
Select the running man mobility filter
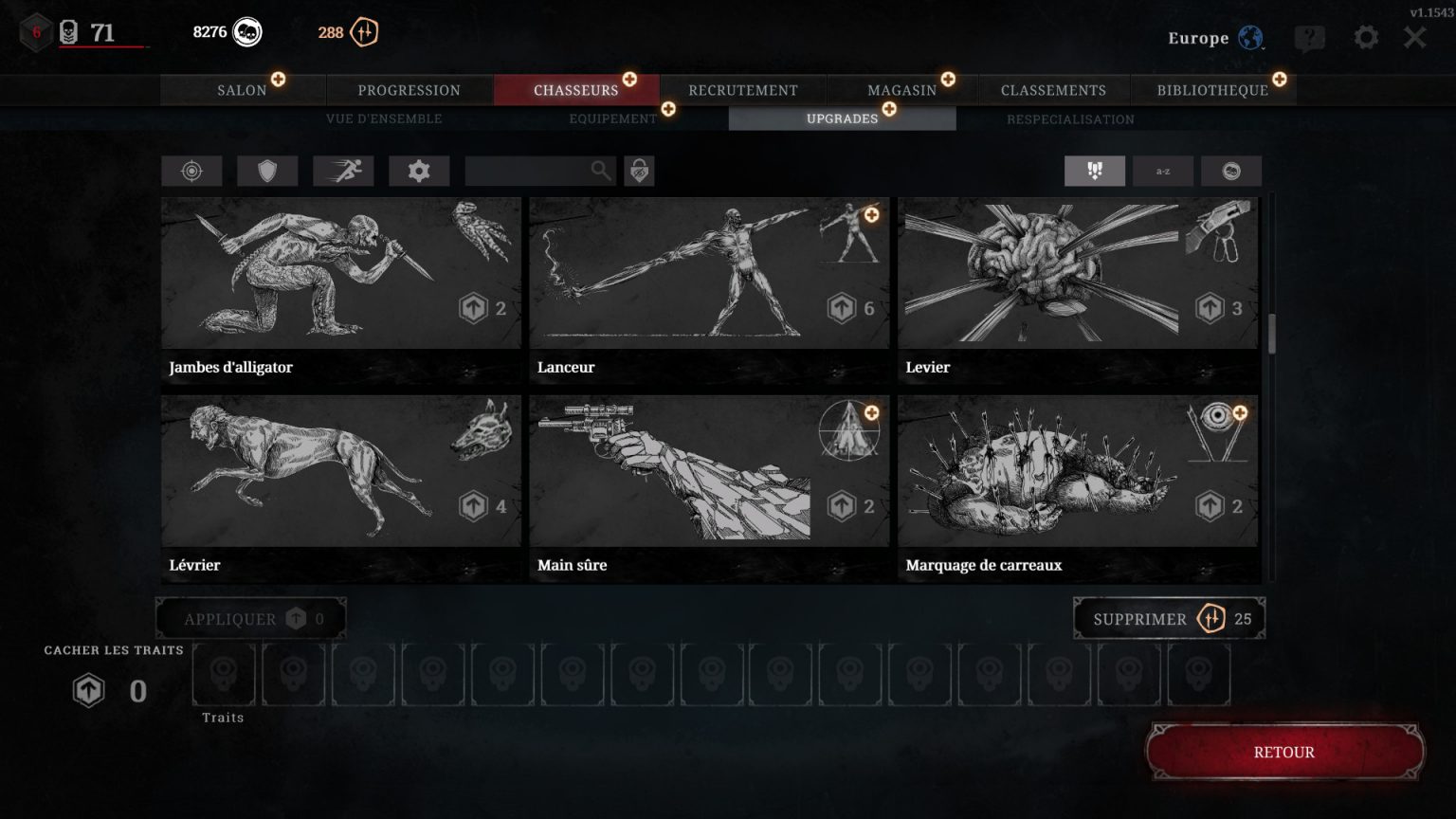click(343, 171)
